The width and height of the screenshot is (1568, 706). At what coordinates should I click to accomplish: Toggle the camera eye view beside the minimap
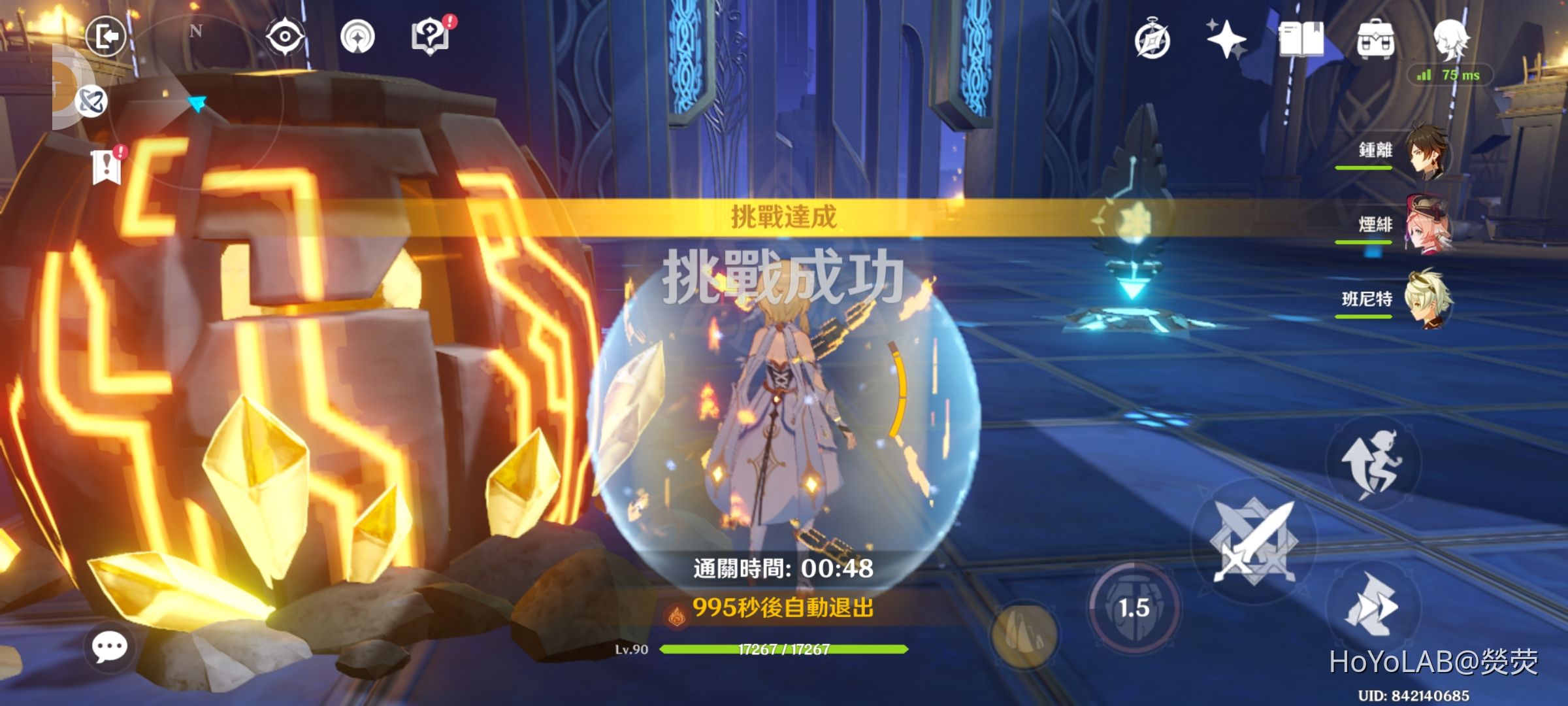pyautogui.click(x=285, y=35)
